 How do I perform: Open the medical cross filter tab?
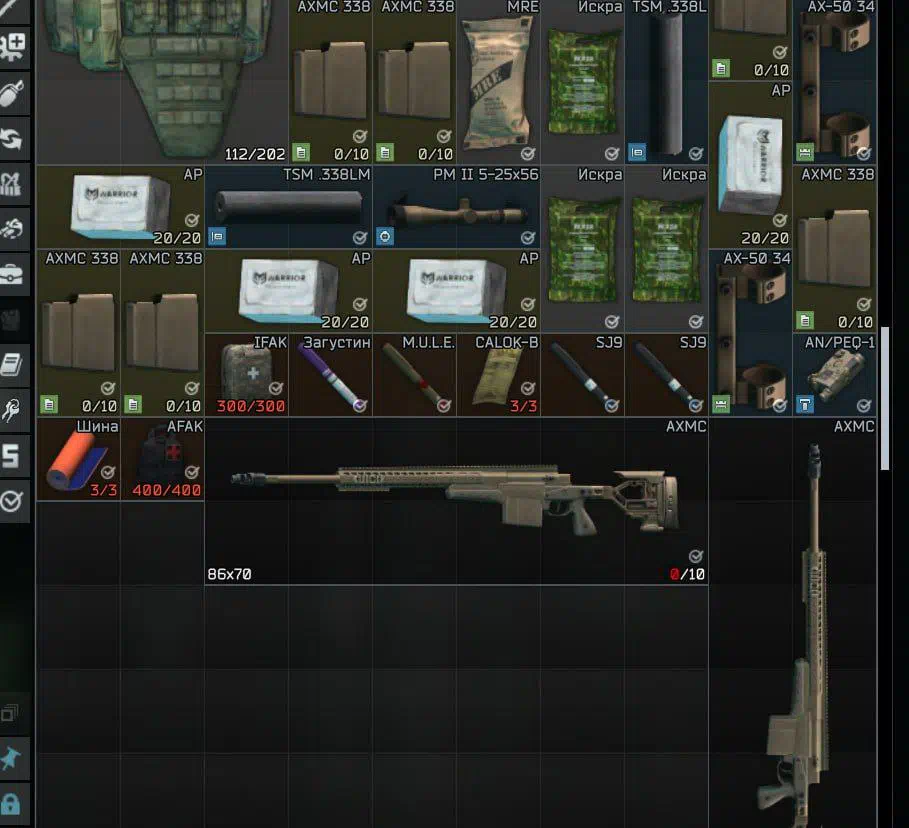coord(12,45)
